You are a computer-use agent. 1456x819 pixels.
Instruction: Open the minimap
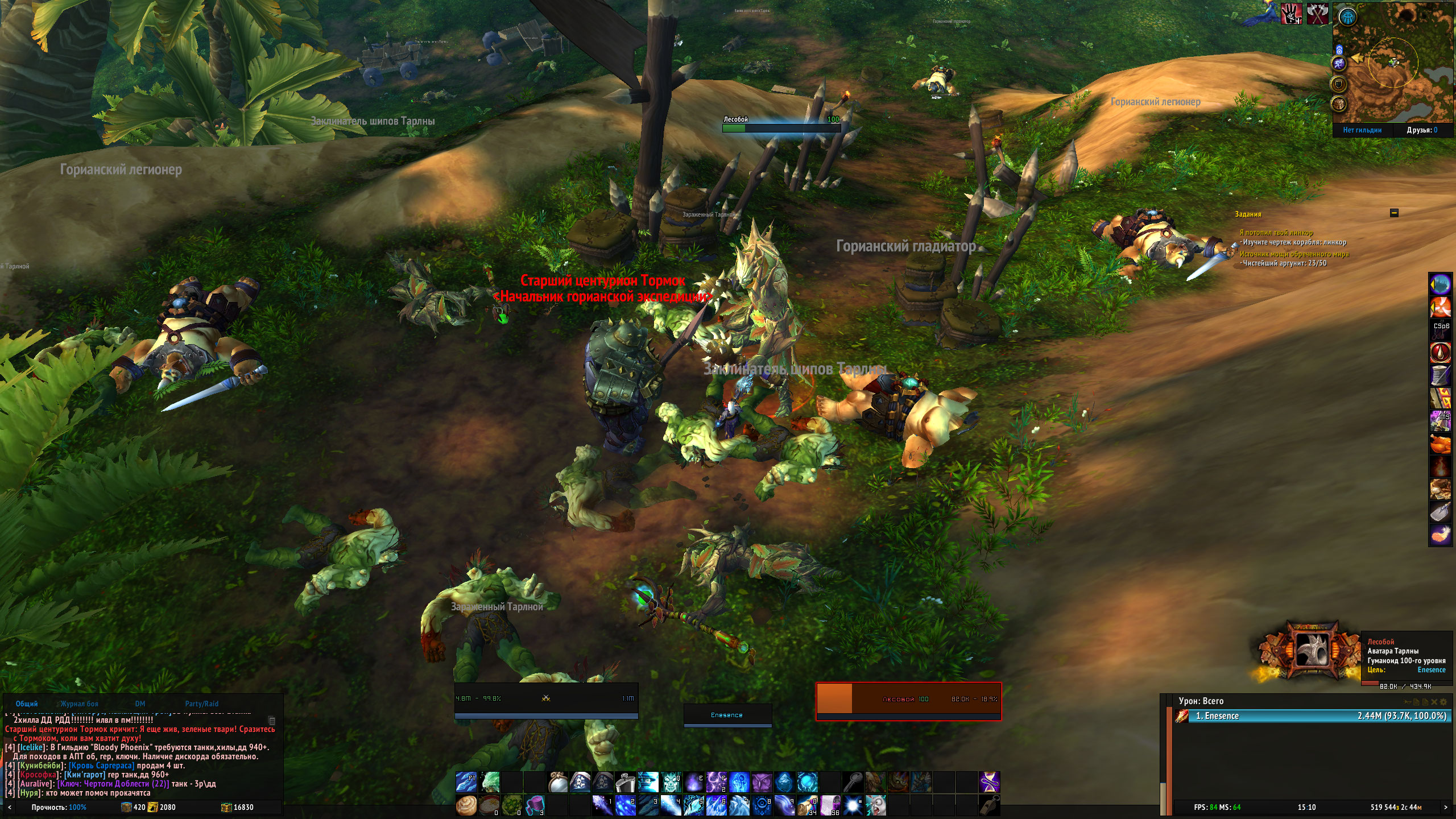click(1392, 63)
